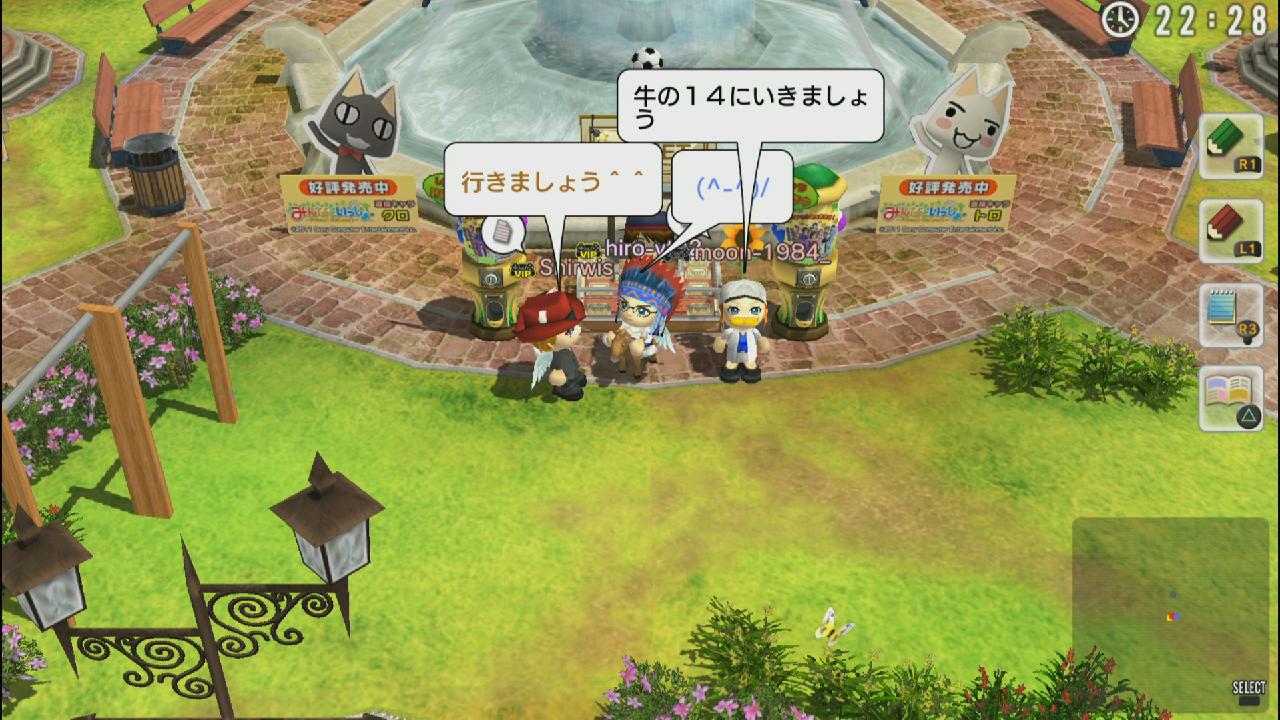Open the red pencil book icon

click(x=1230, y=231)
